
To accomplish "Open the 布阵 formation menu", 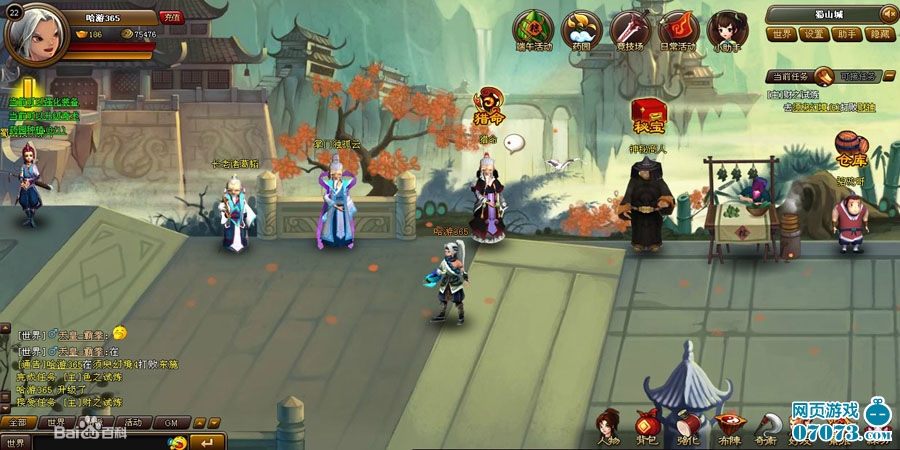I will click(x=728, y=425).
